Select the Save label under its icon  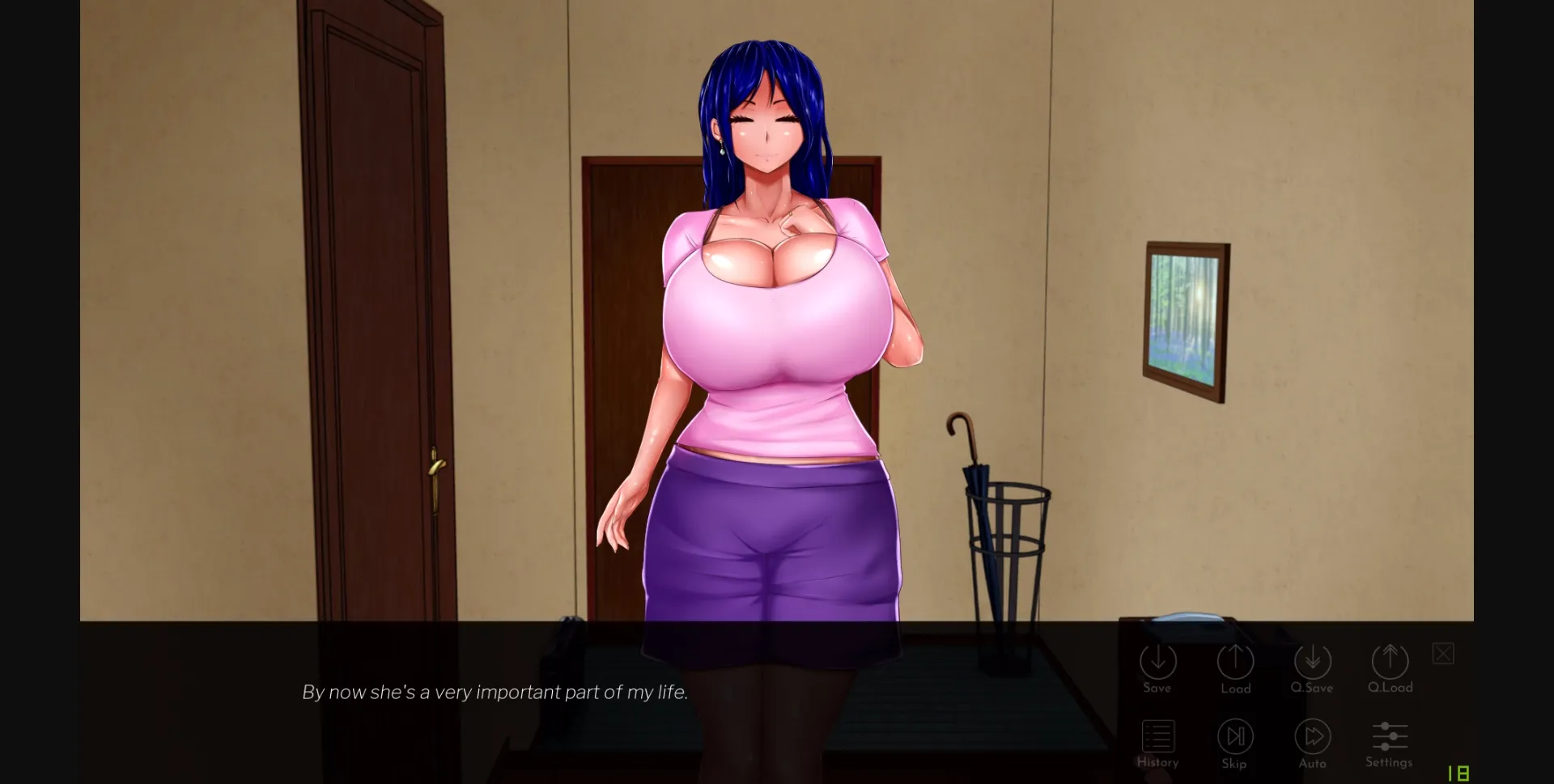(x=1157, y=689)
